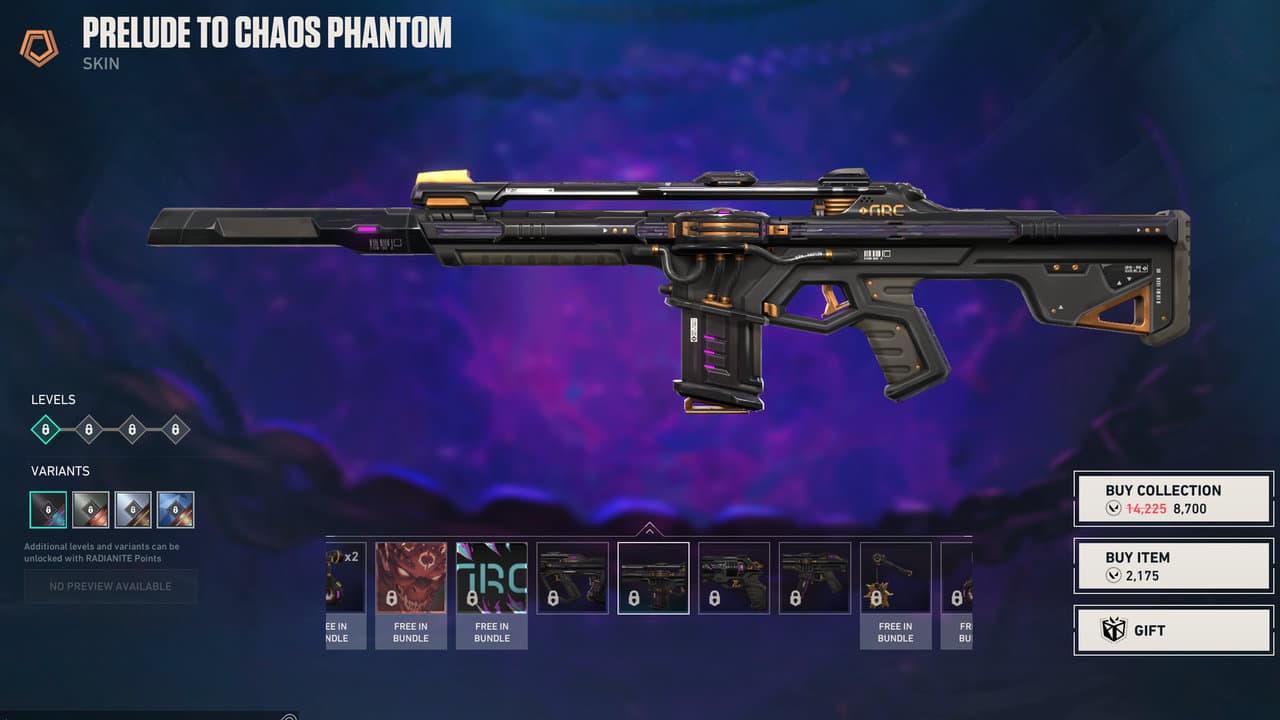This screenshot has width=1280, height=720.
Task: Click the second locked level diamond
Action: [x=88, y=429]
